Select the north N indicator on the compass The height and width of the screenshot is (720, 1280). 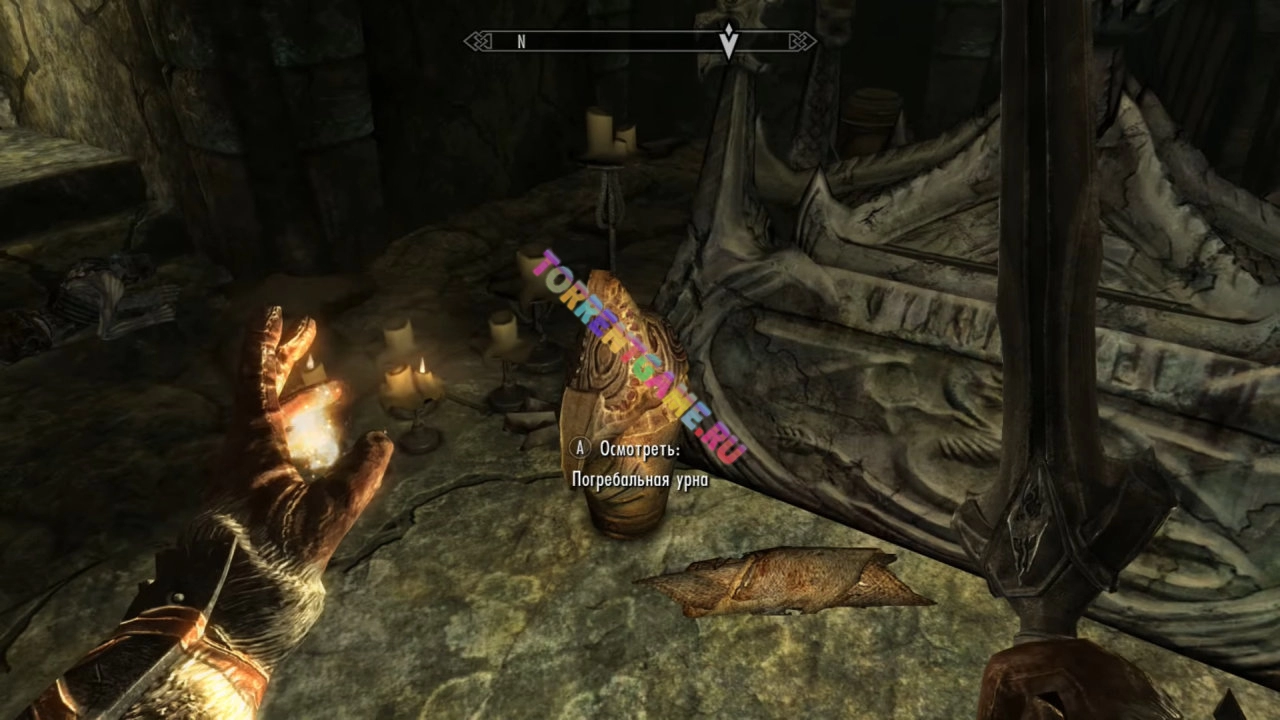[521, 42]
